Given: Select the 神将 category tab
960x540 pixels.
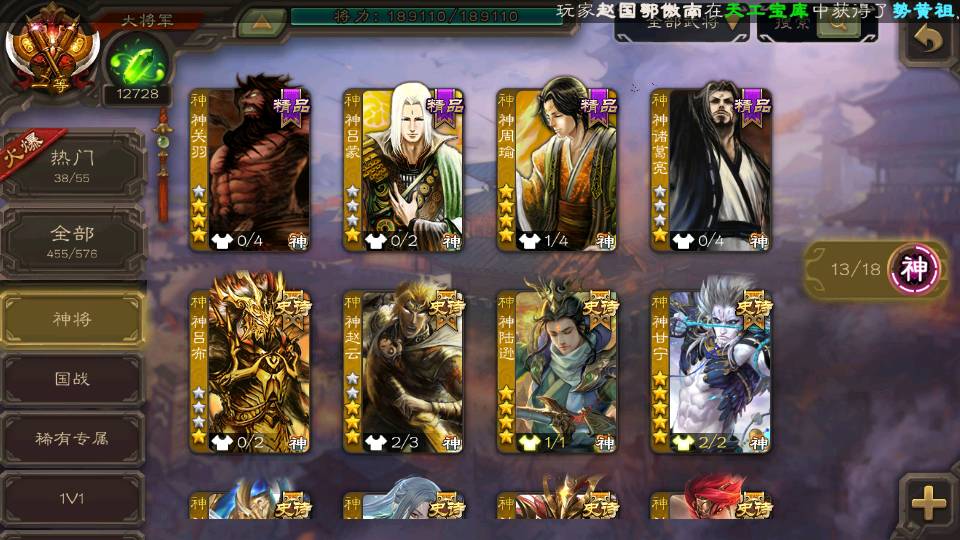Looking at the screenshot, I should click(73, 319).
